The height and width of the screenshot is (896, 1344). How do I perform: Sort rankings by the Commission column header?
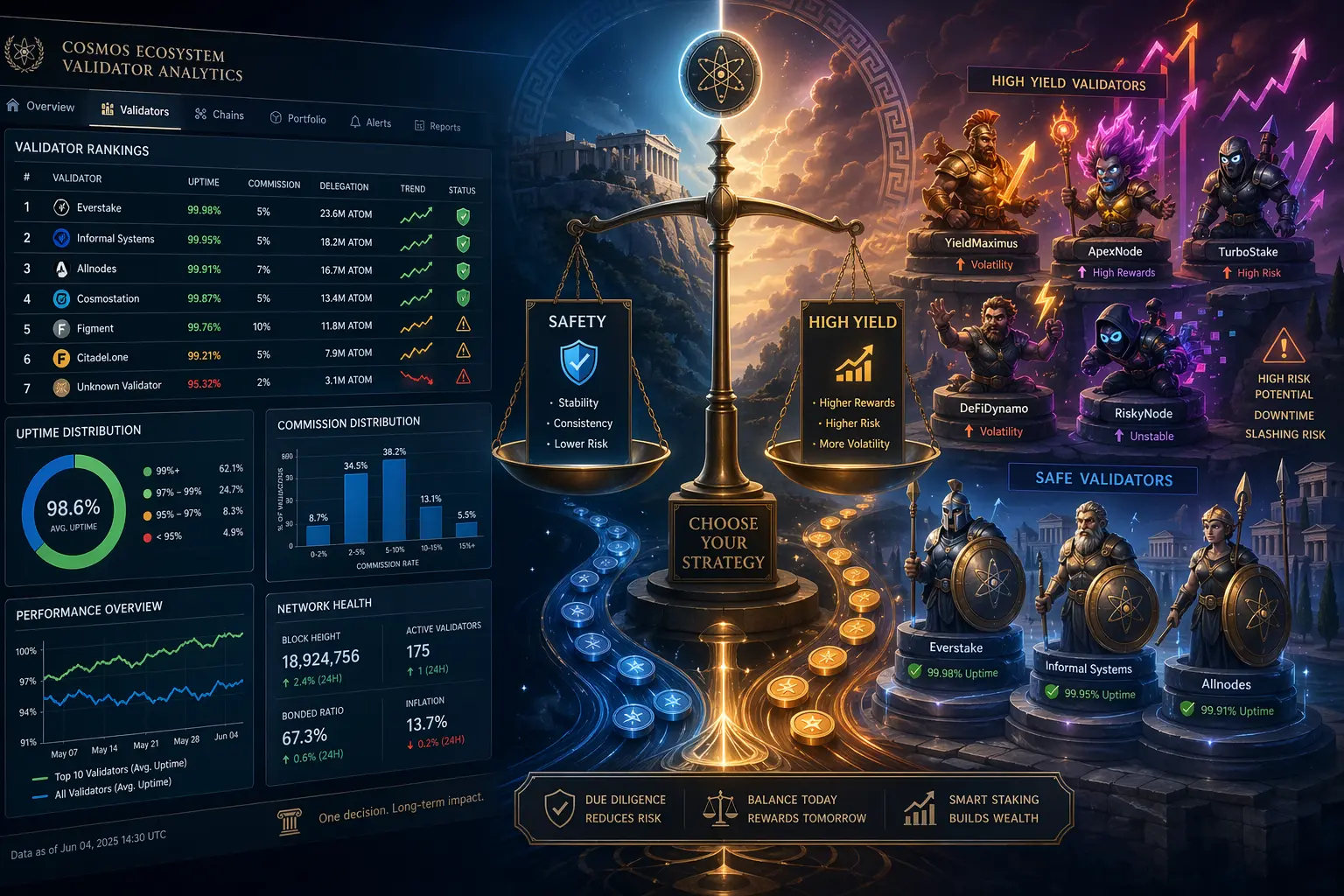(x=274, y=185)
